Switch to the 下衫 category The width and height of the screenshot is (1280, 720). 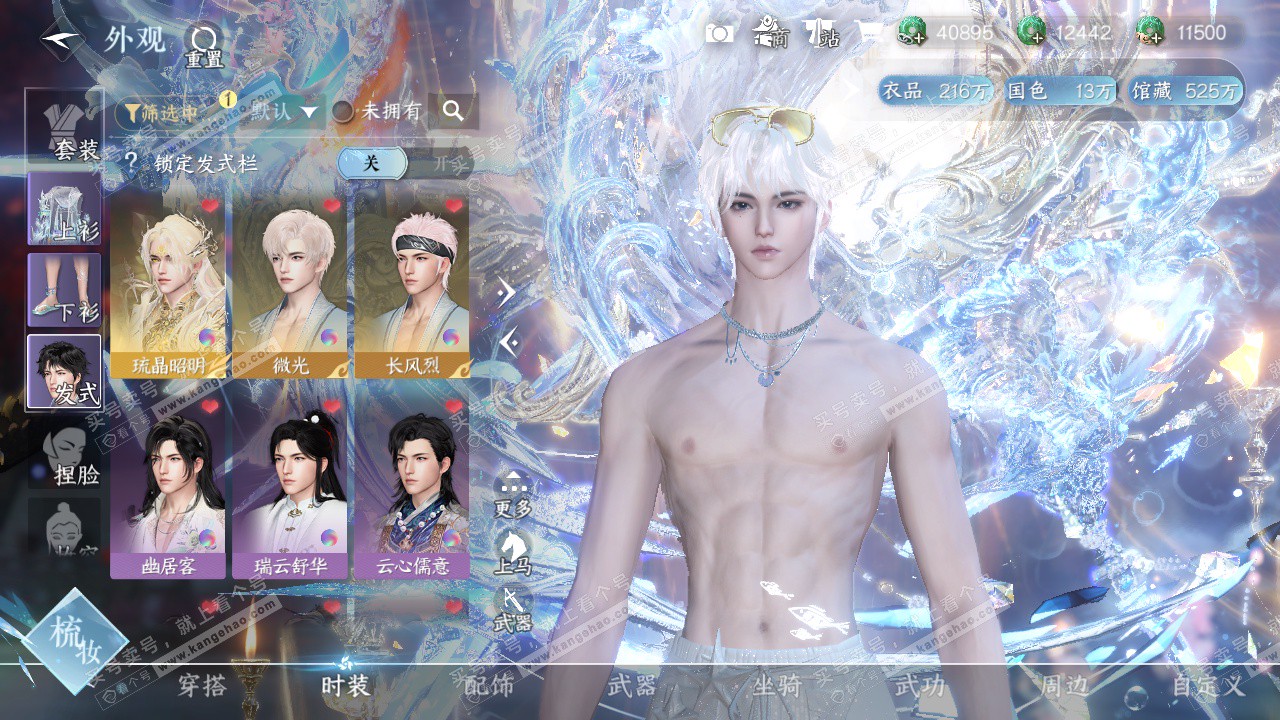(x=65, y=290)
